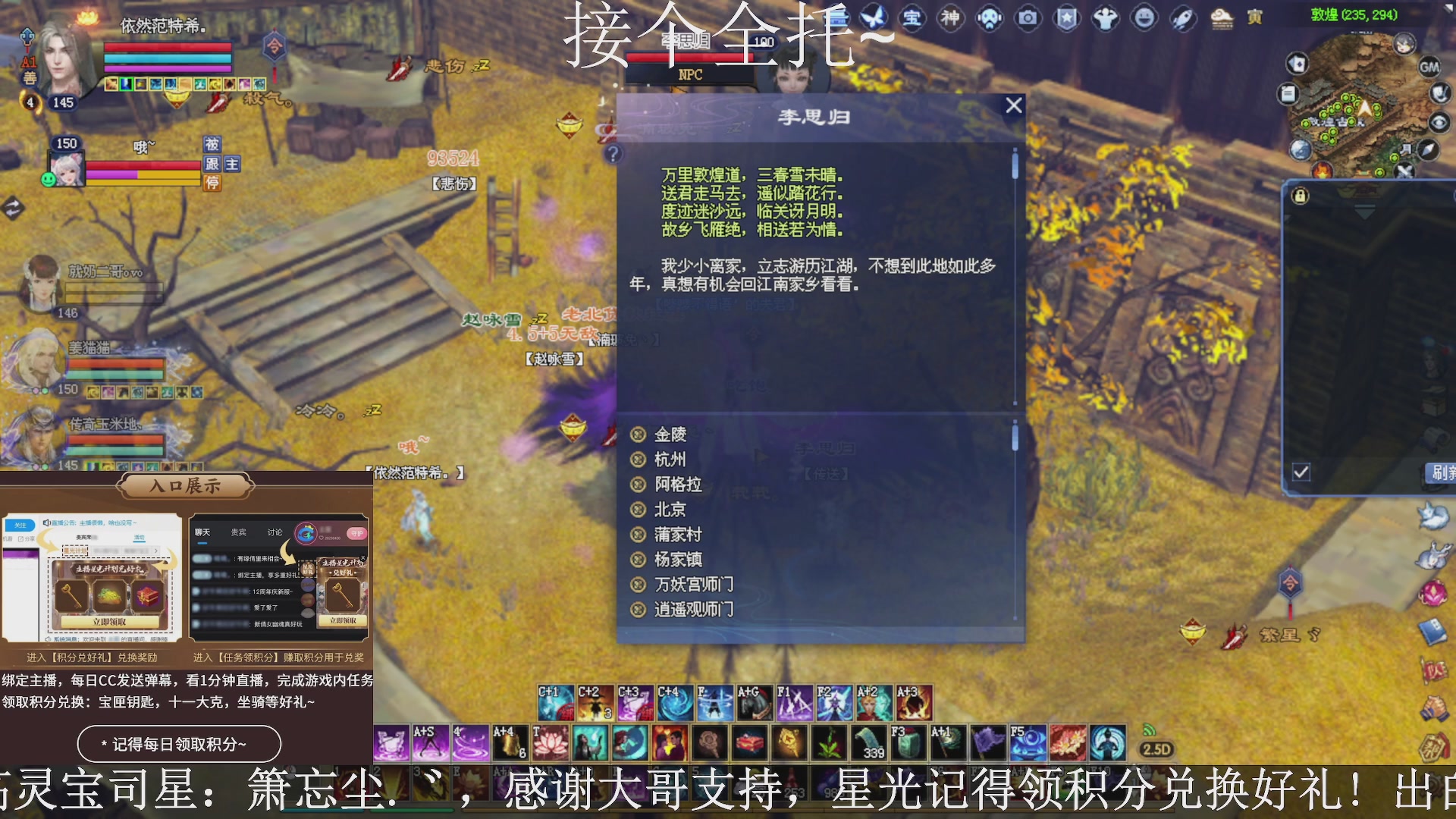Click the rocket icon in top toolbar

tap(1181, 18)
